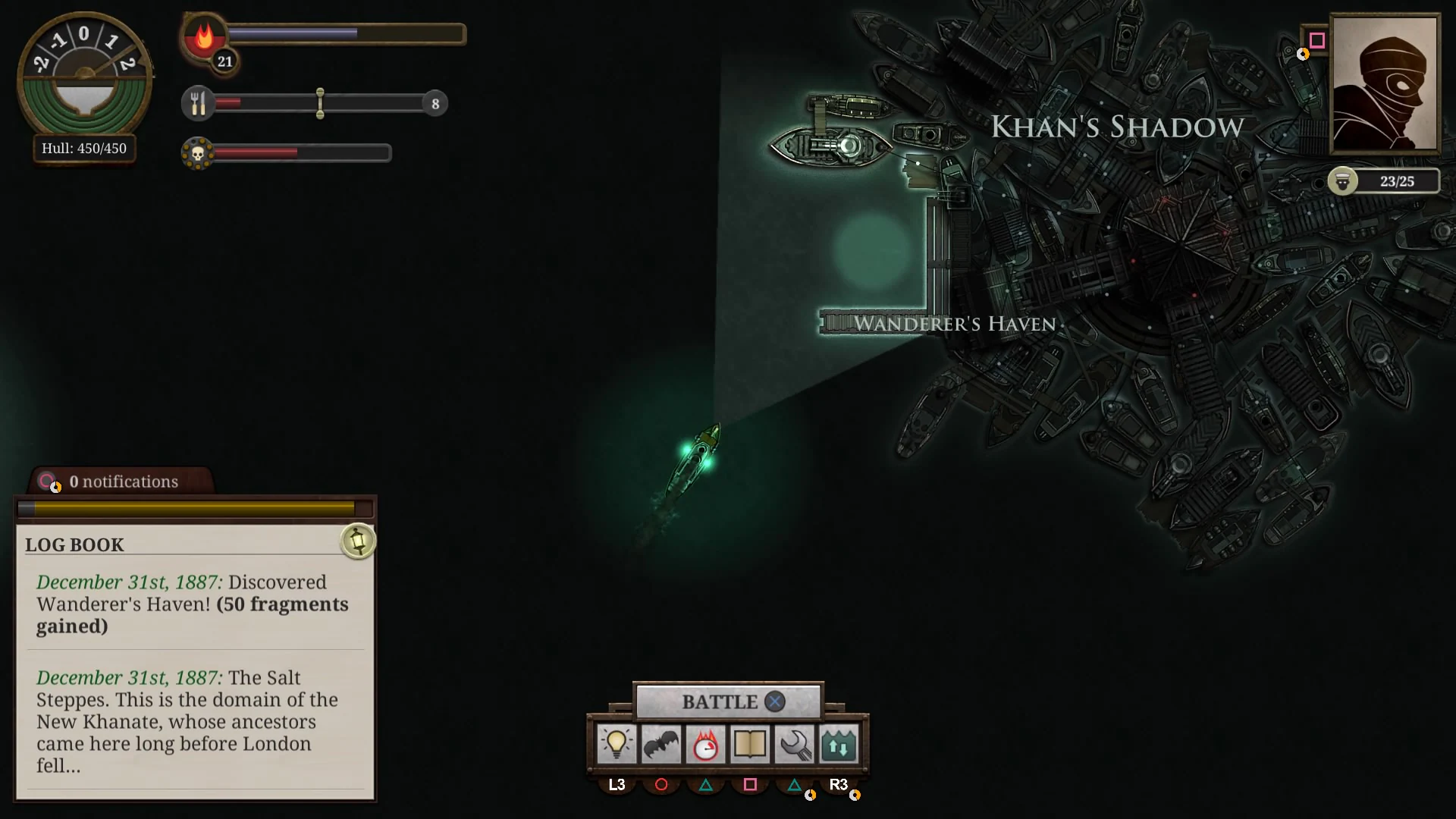Viewport: 1456px width, 819px height.
Task: Release the bat scout to reveal enemies
Action: [x=661, y=745]
